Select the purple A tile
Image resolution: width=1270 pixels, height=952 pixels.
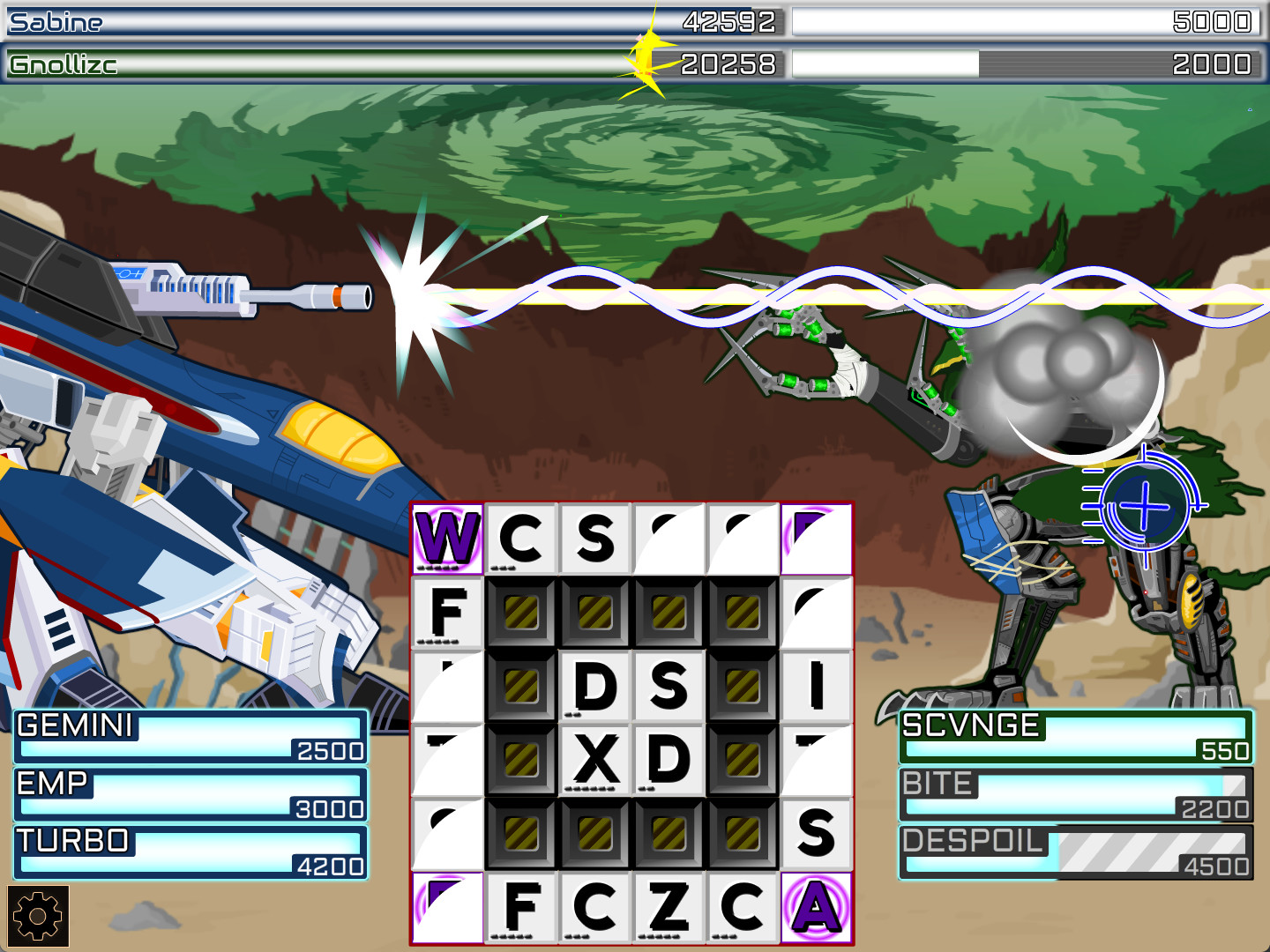pos(816,907)
